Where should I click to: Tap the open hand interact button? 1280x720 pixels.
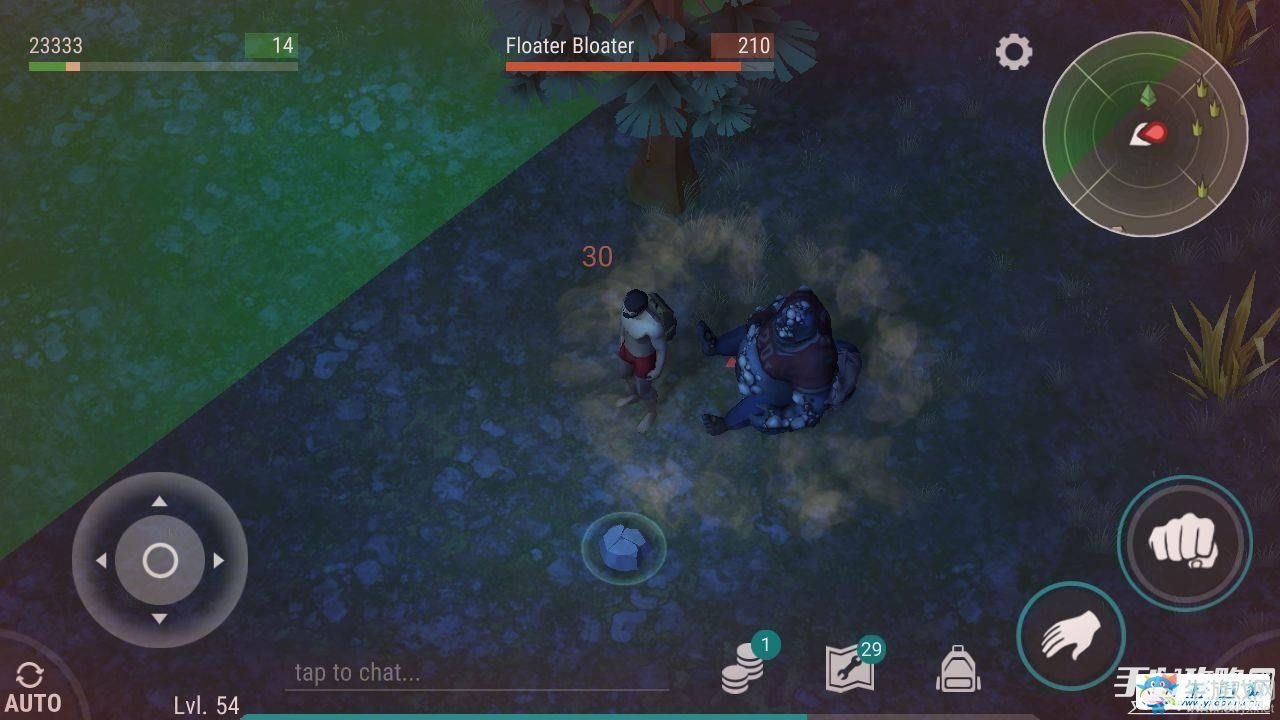pos(1070,635)
